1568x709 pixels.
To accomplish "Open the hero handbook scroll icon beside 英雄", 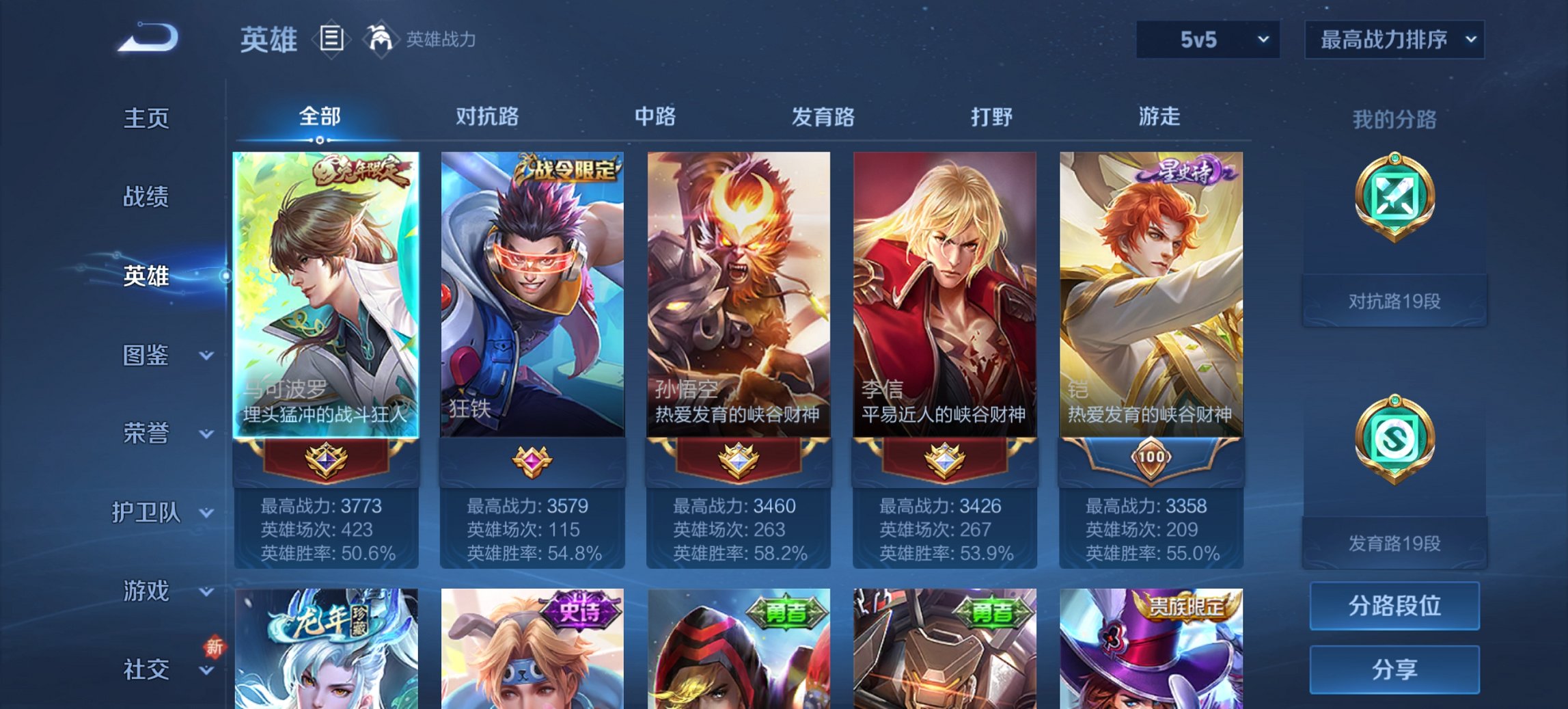I will (x=331, y=40).
